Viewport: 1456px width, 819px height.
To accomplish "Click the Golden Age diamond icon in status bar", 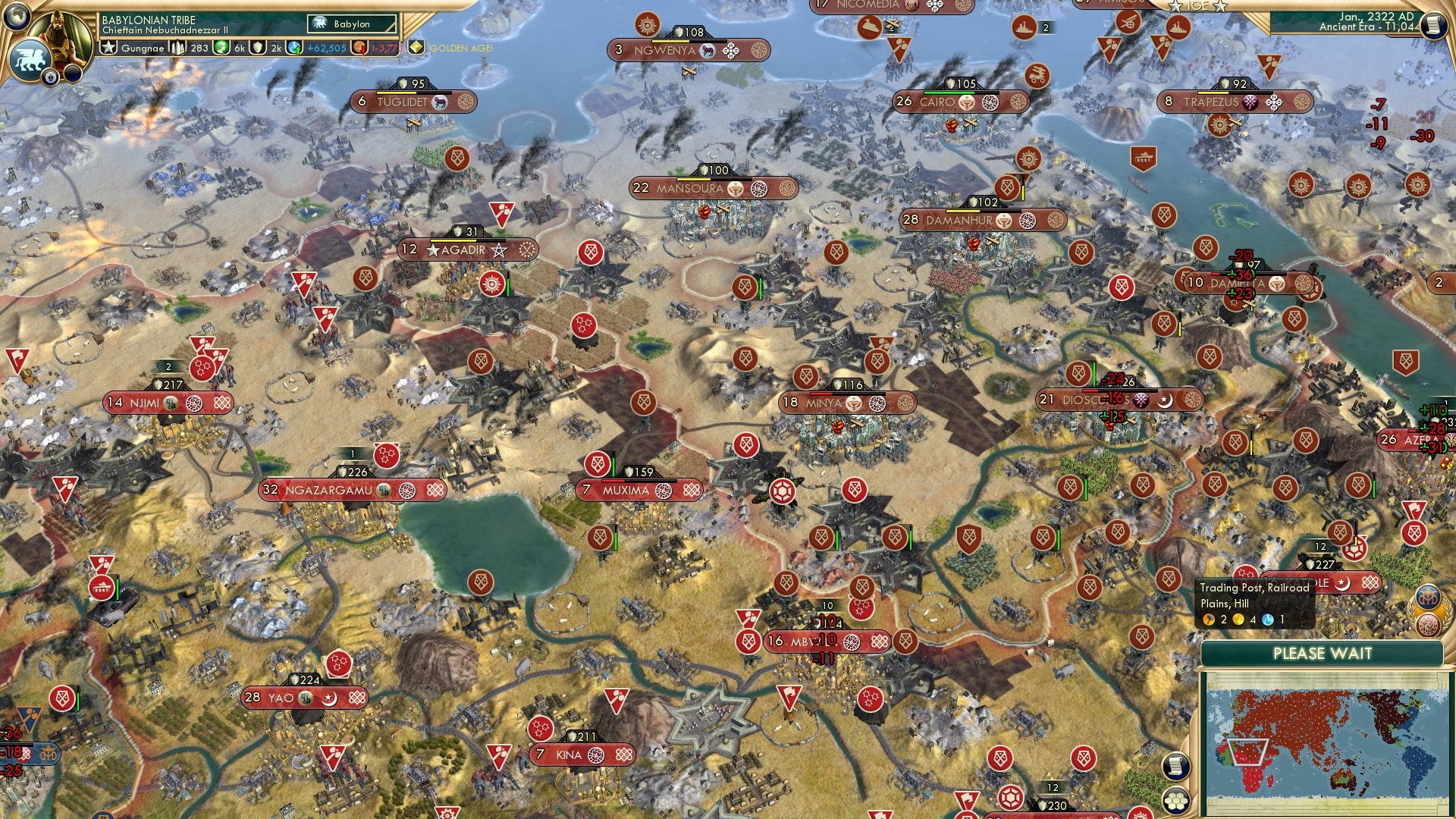I will [414, 46].
